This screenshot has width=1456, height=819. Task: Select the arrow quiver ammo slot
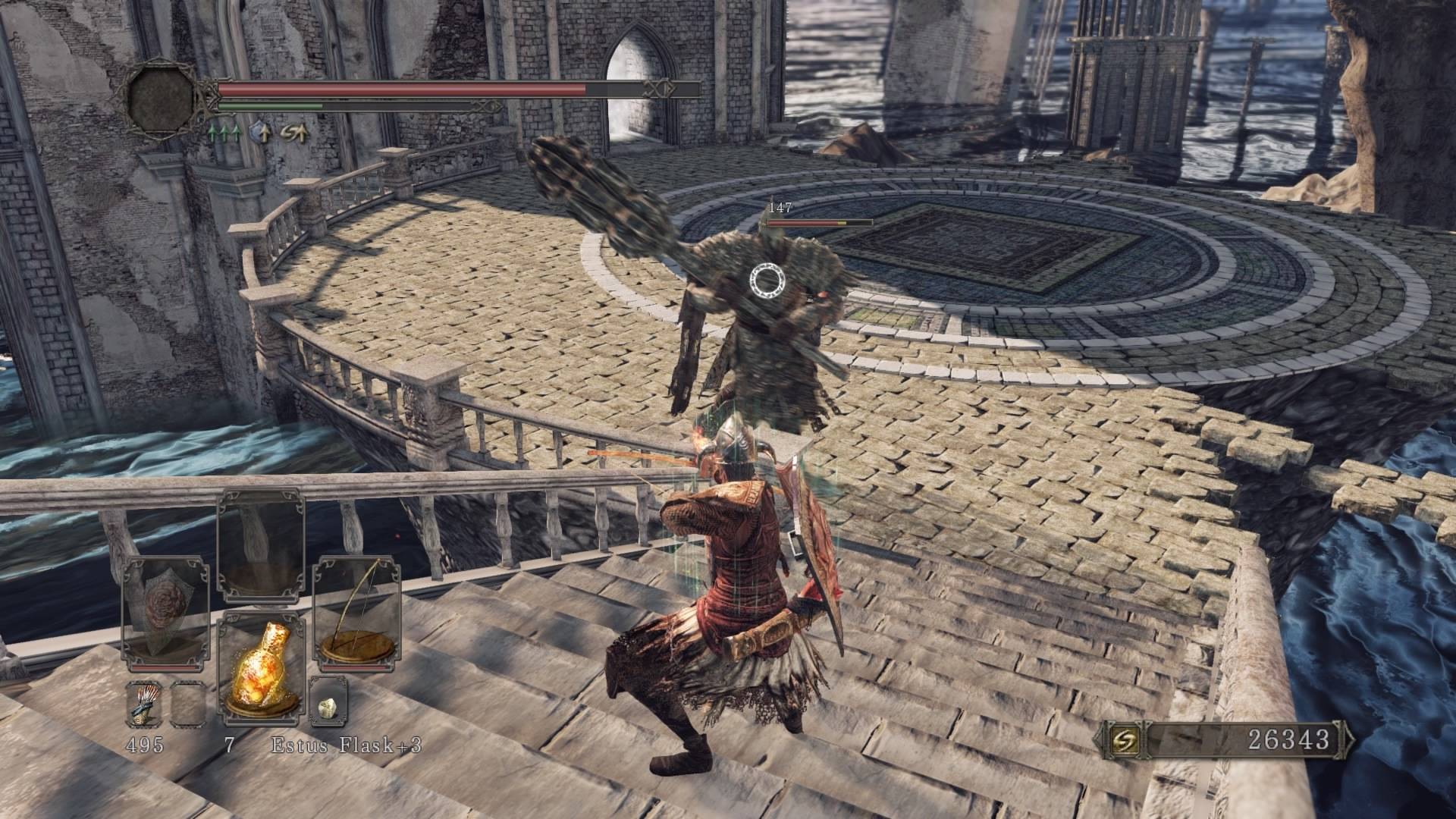(x=144, y=701)
